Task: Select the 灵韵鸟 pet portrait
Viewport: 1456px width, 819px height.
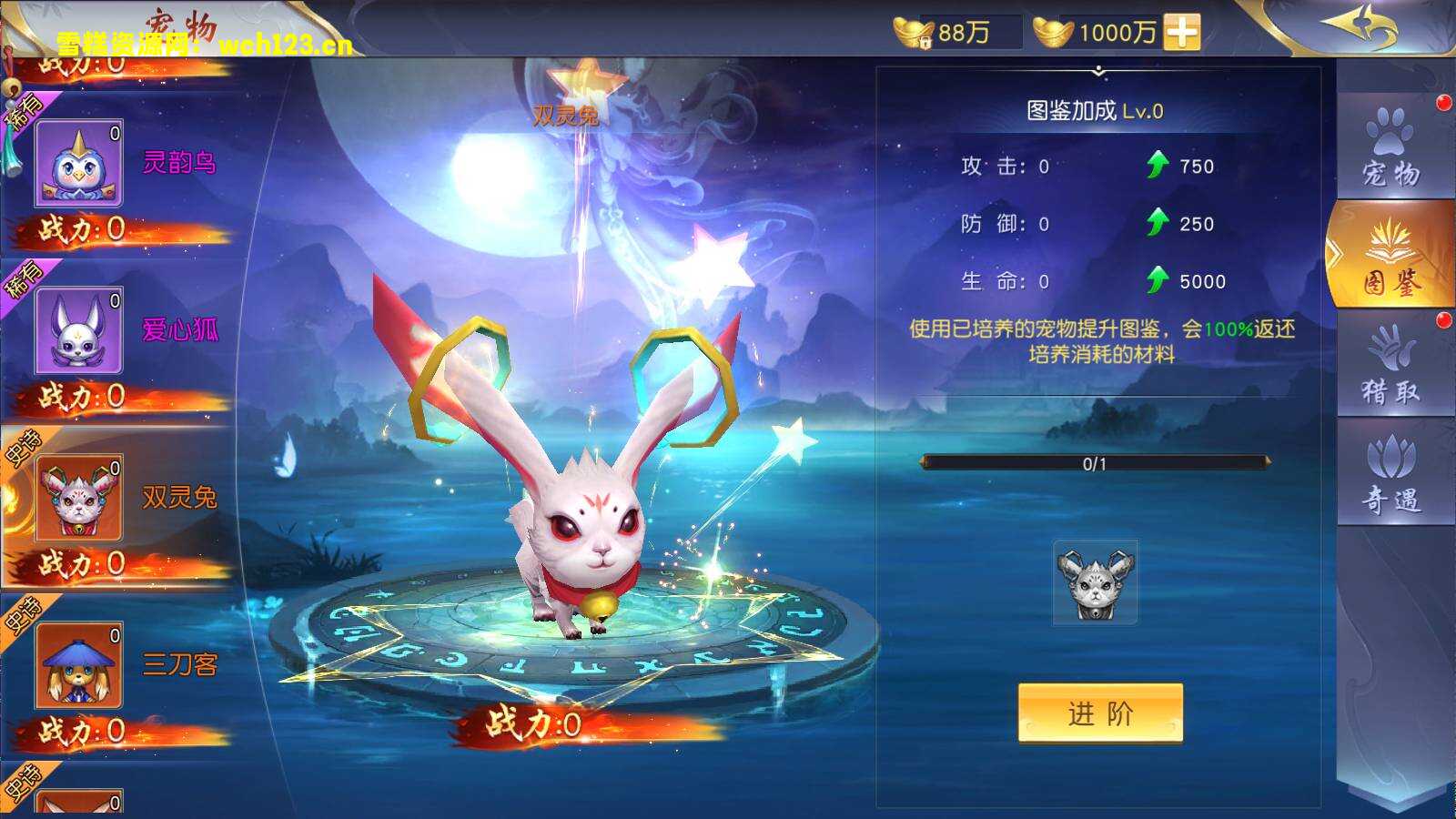Action: click(x=80, y=165)
